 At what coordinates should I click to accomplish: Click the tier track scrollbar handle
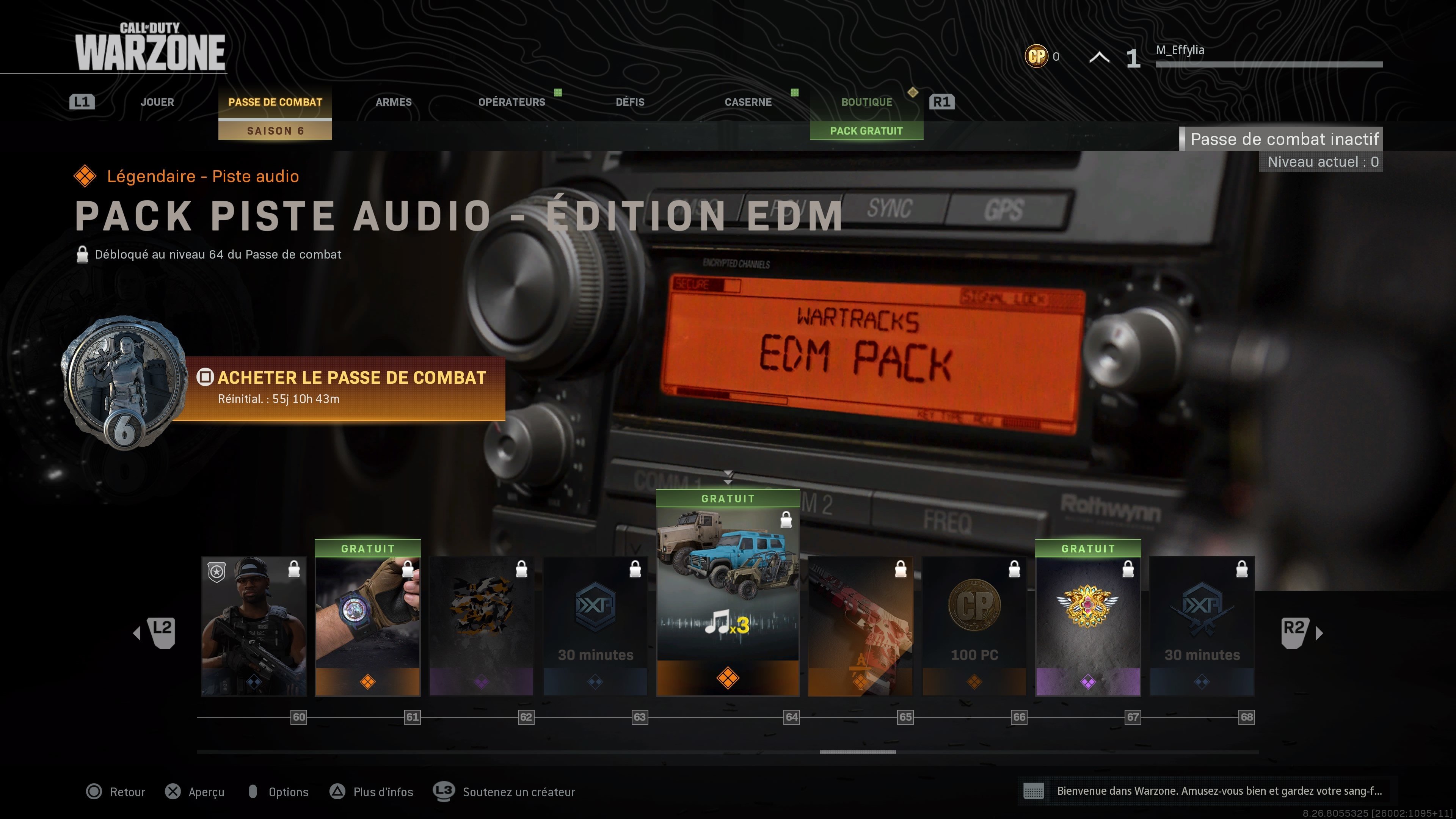click(x=857, y=752)
